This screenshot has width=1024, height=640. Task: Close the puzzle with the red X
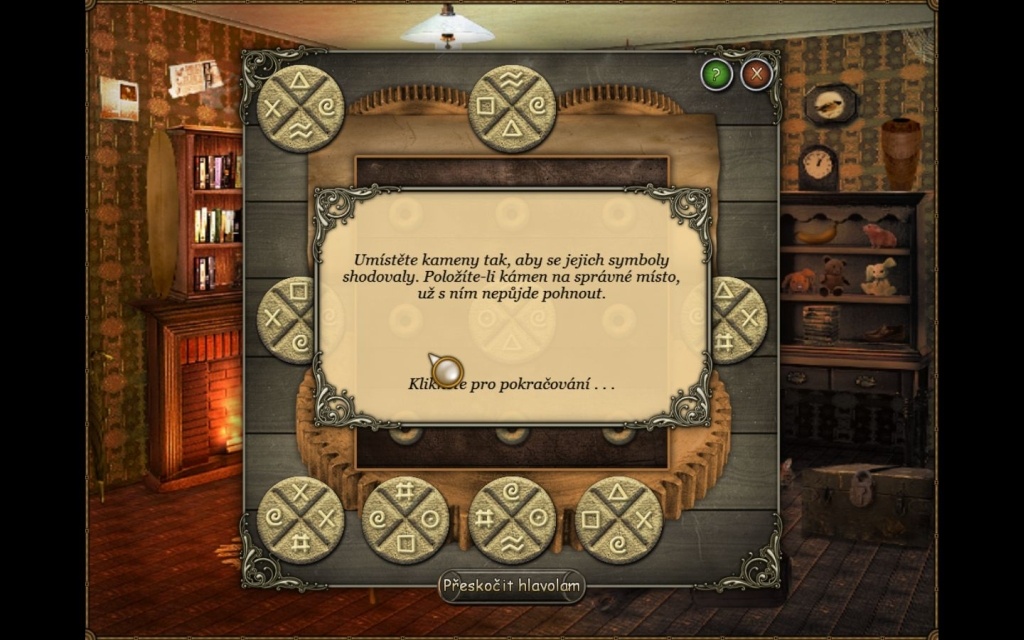(756, 74)
